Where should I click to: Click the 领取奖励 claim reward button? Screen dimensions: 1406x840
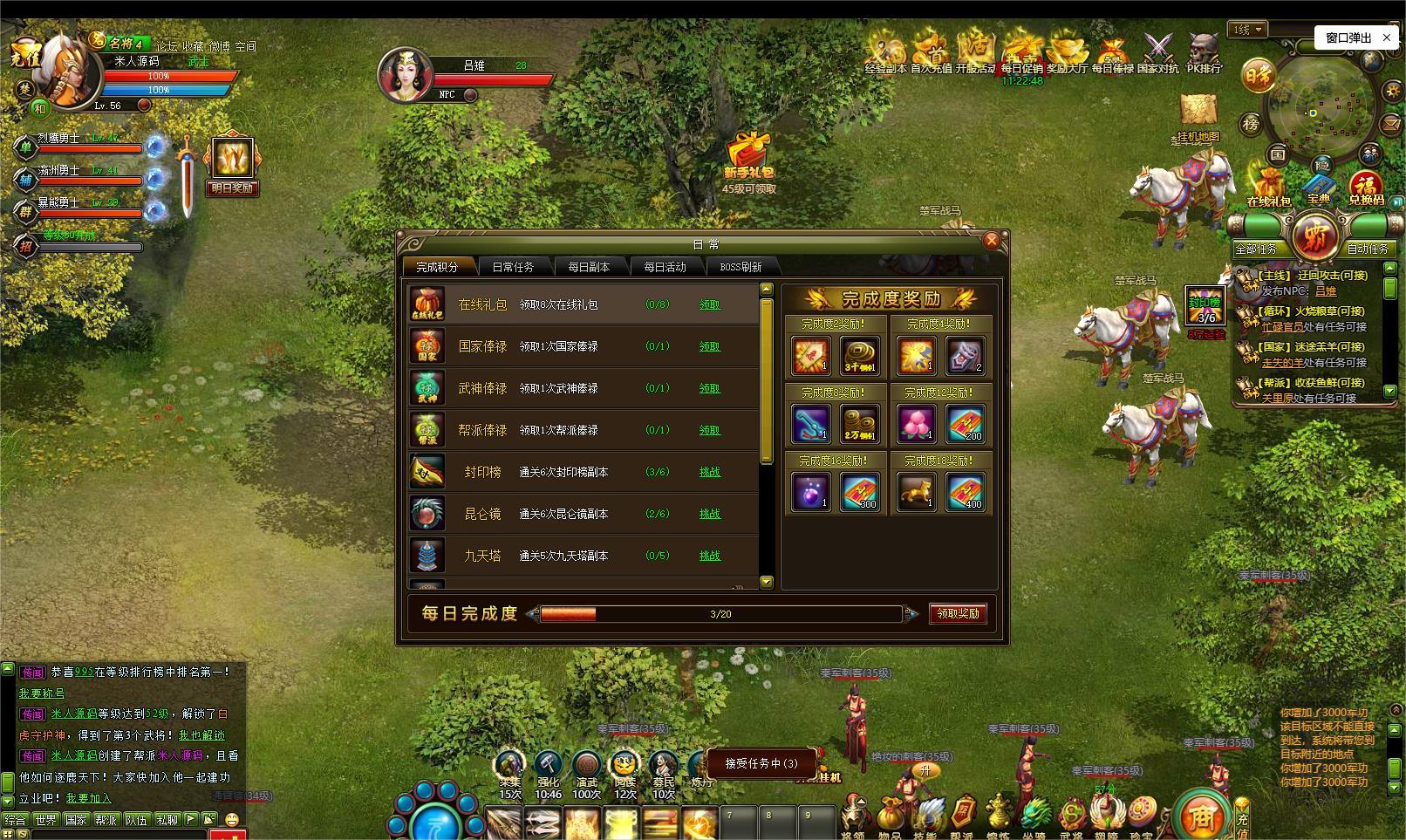pos(958,613)
